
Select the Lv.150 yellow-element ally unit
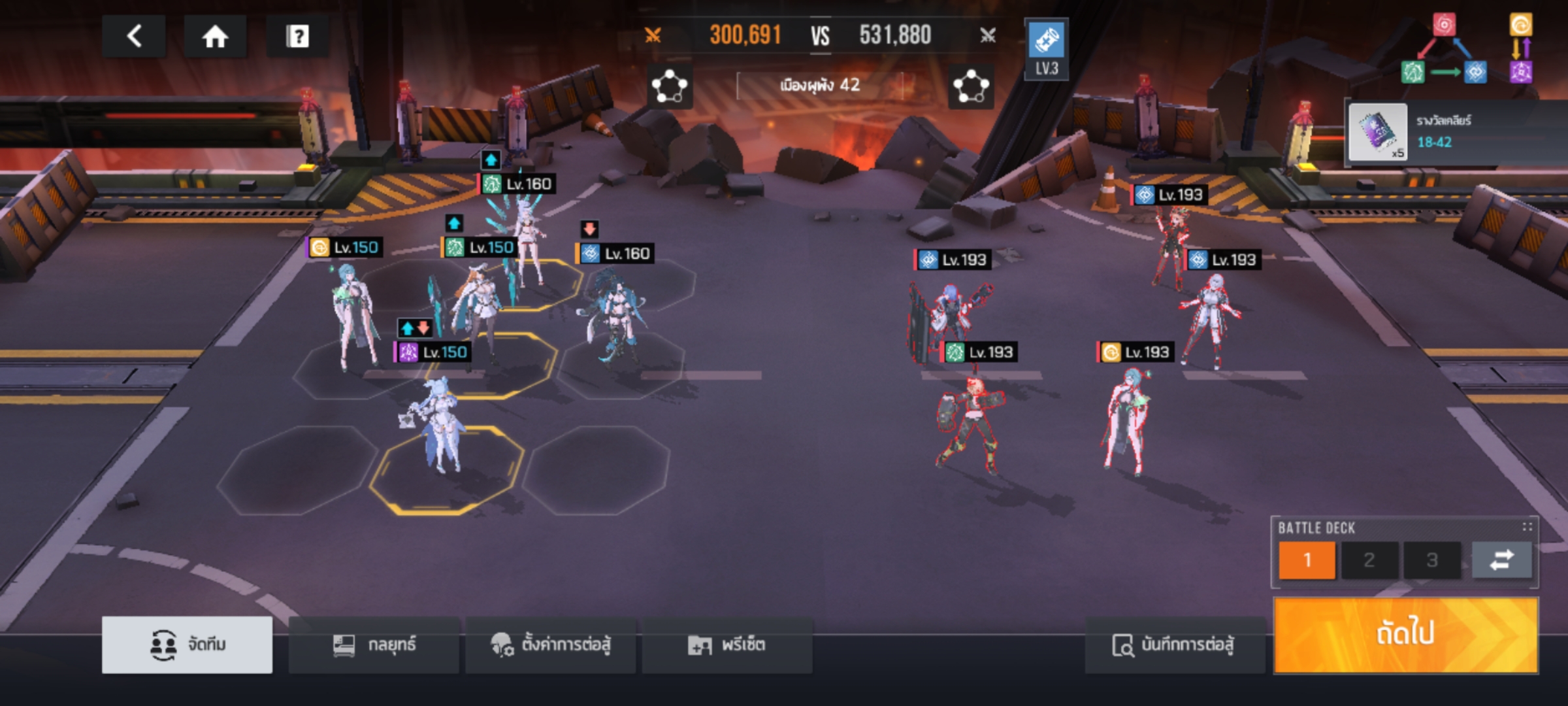(x=354, y=314)
